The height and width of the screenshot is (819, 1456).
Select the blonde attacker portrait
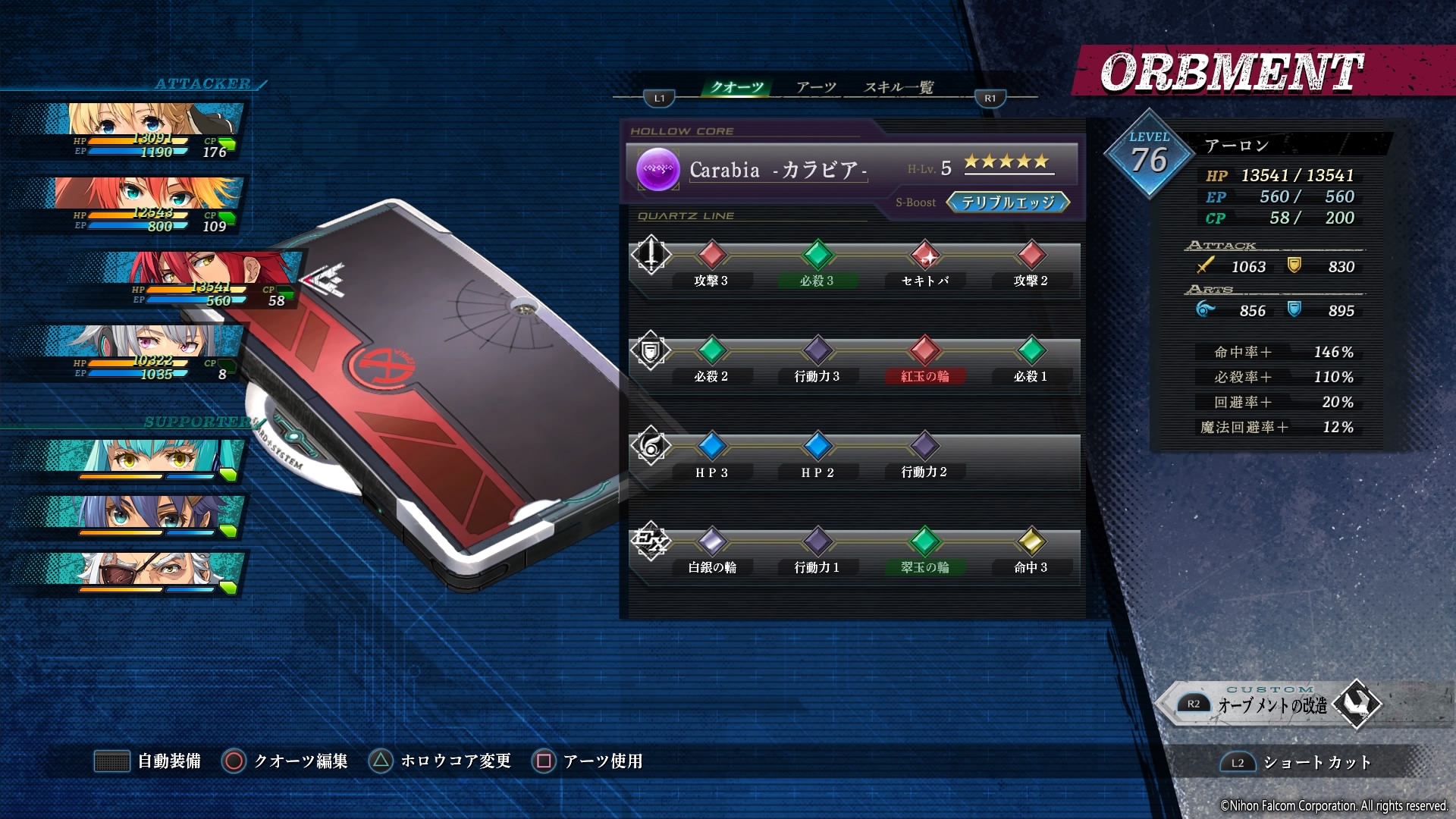[x=144, y=129]
